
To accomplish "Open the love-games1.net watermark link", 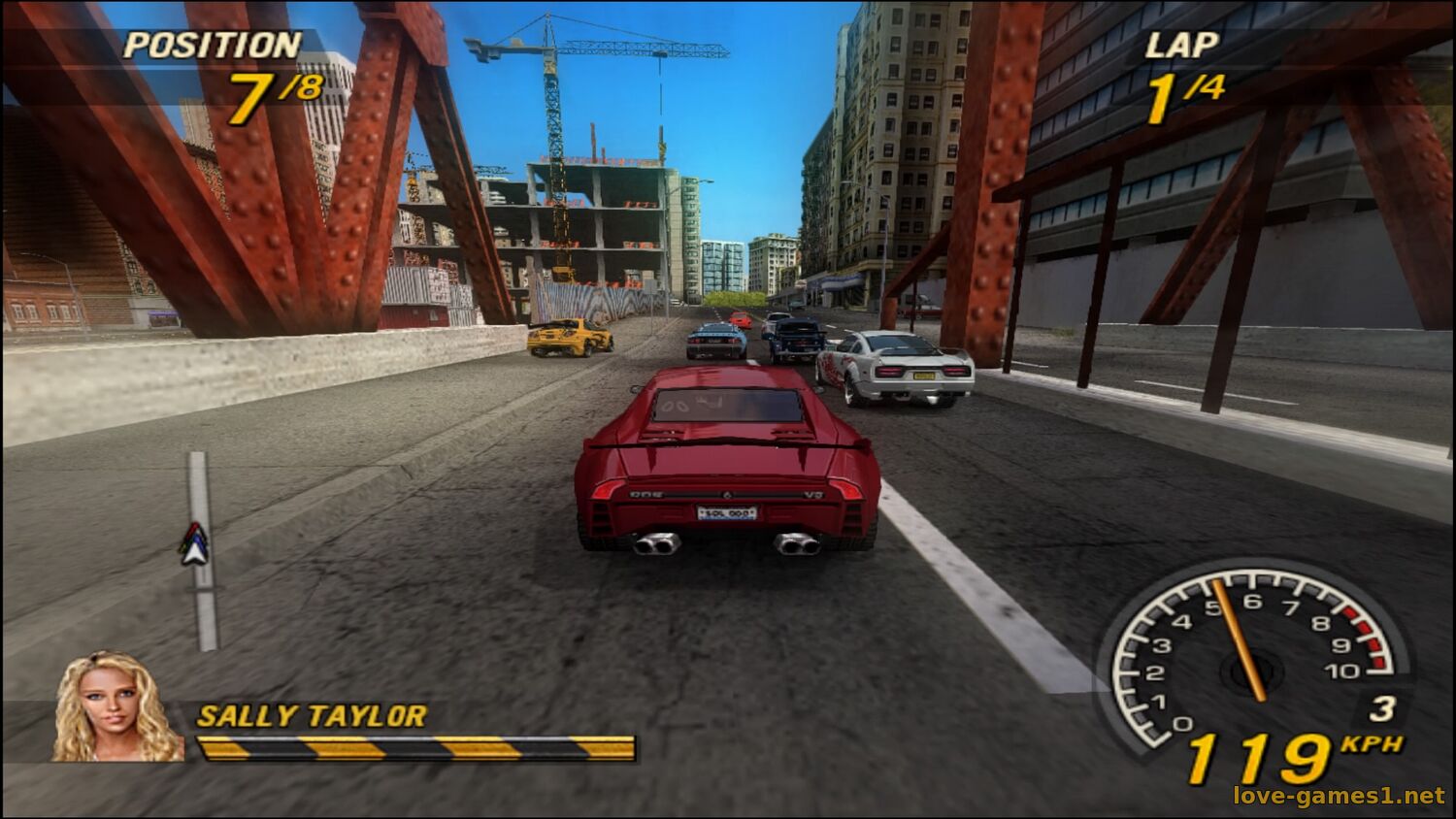I will coord(1339,796).
